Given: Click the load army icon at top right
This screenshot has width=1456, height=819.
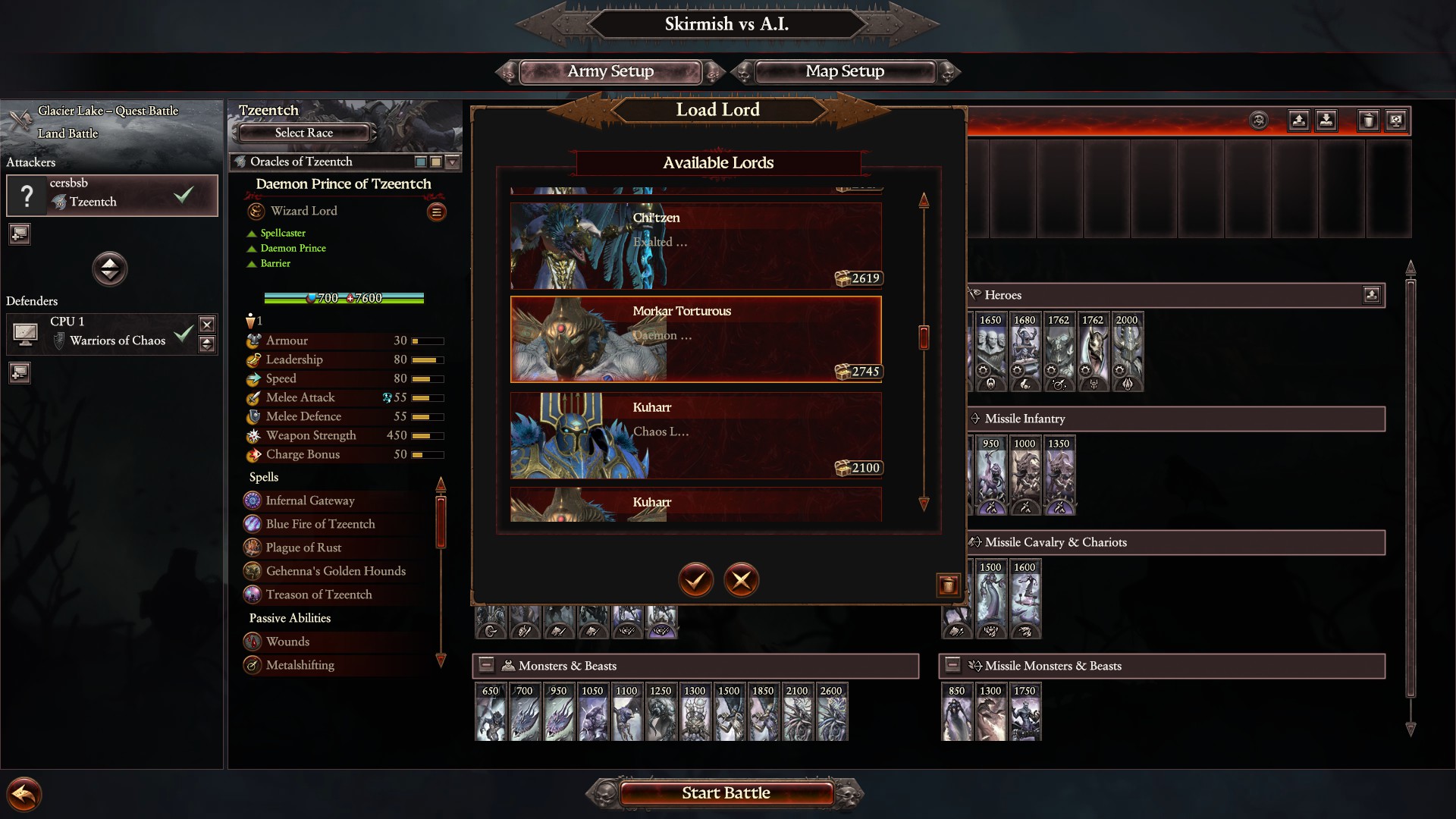Looking at the screenshot, I should coord(1325,120).
